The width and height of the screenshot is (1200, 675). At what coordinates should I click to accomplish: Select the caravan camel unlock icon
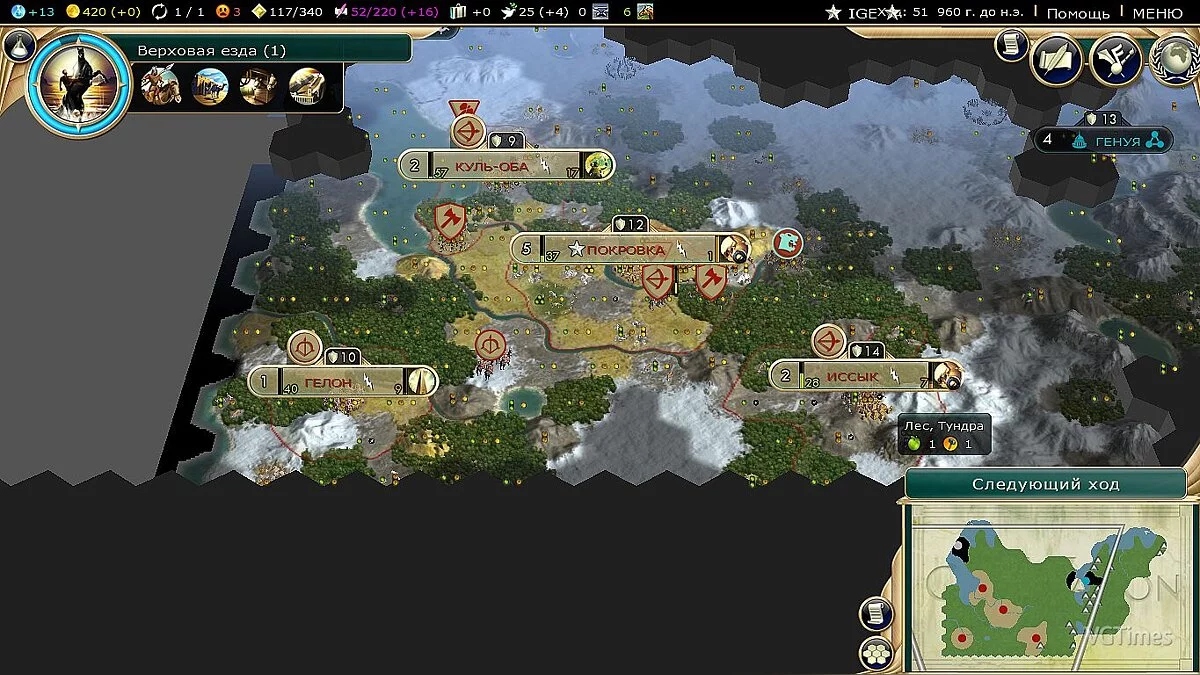(210, 87)
